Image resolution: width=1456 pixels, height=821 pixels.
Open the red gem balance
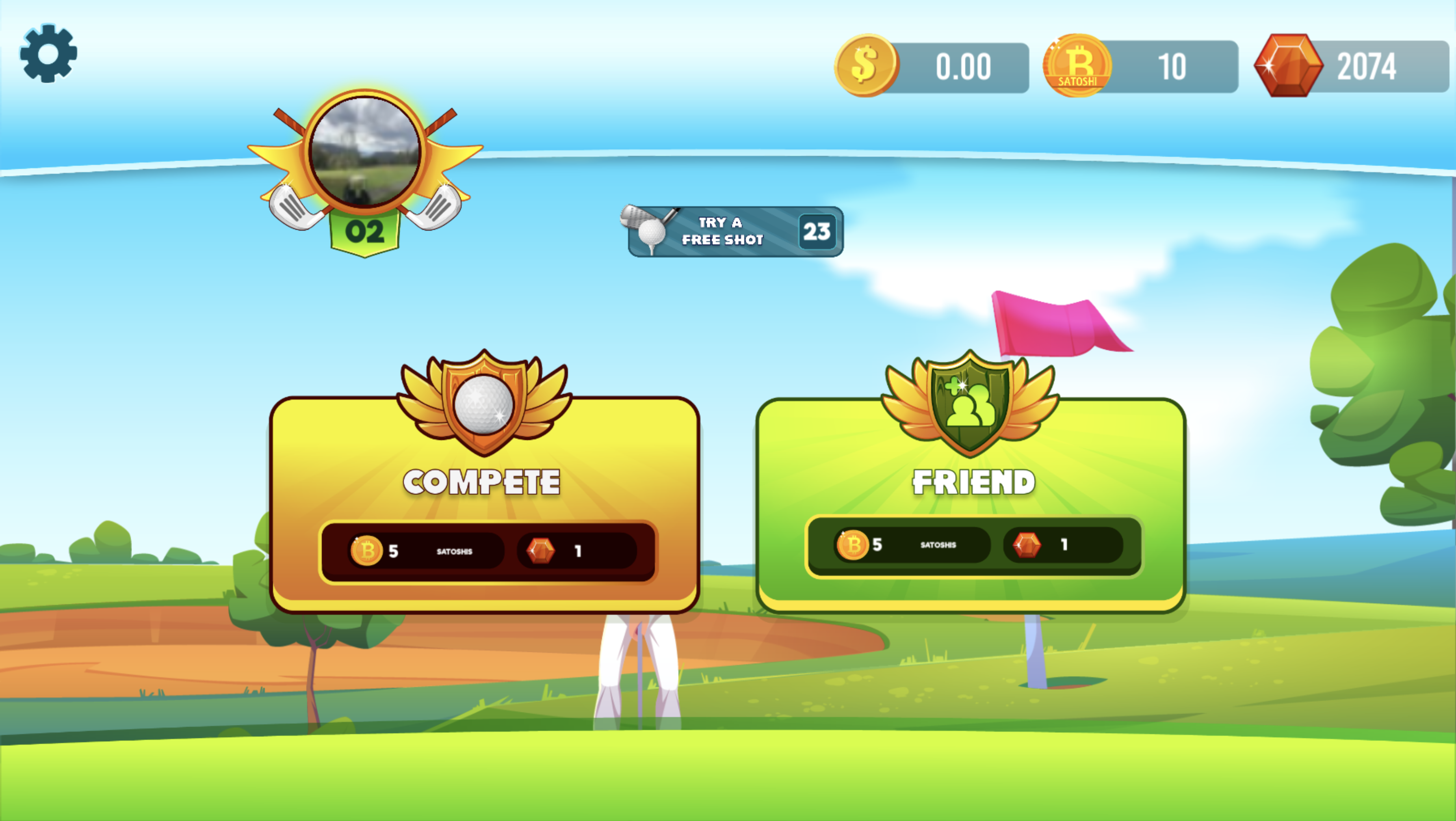[x=1351, y=67]
